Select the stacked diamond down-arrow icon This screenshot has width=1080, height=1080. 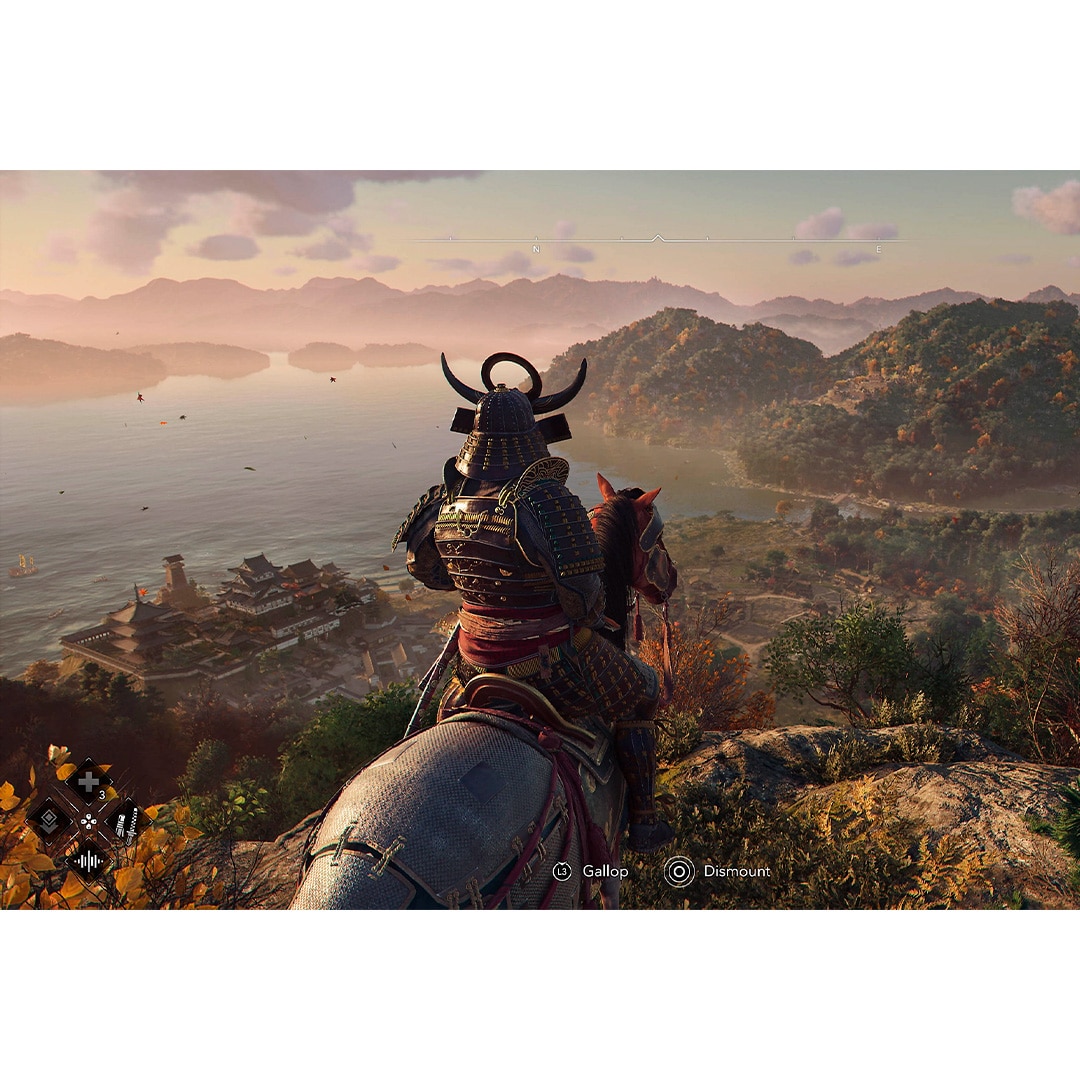(49, 821)
